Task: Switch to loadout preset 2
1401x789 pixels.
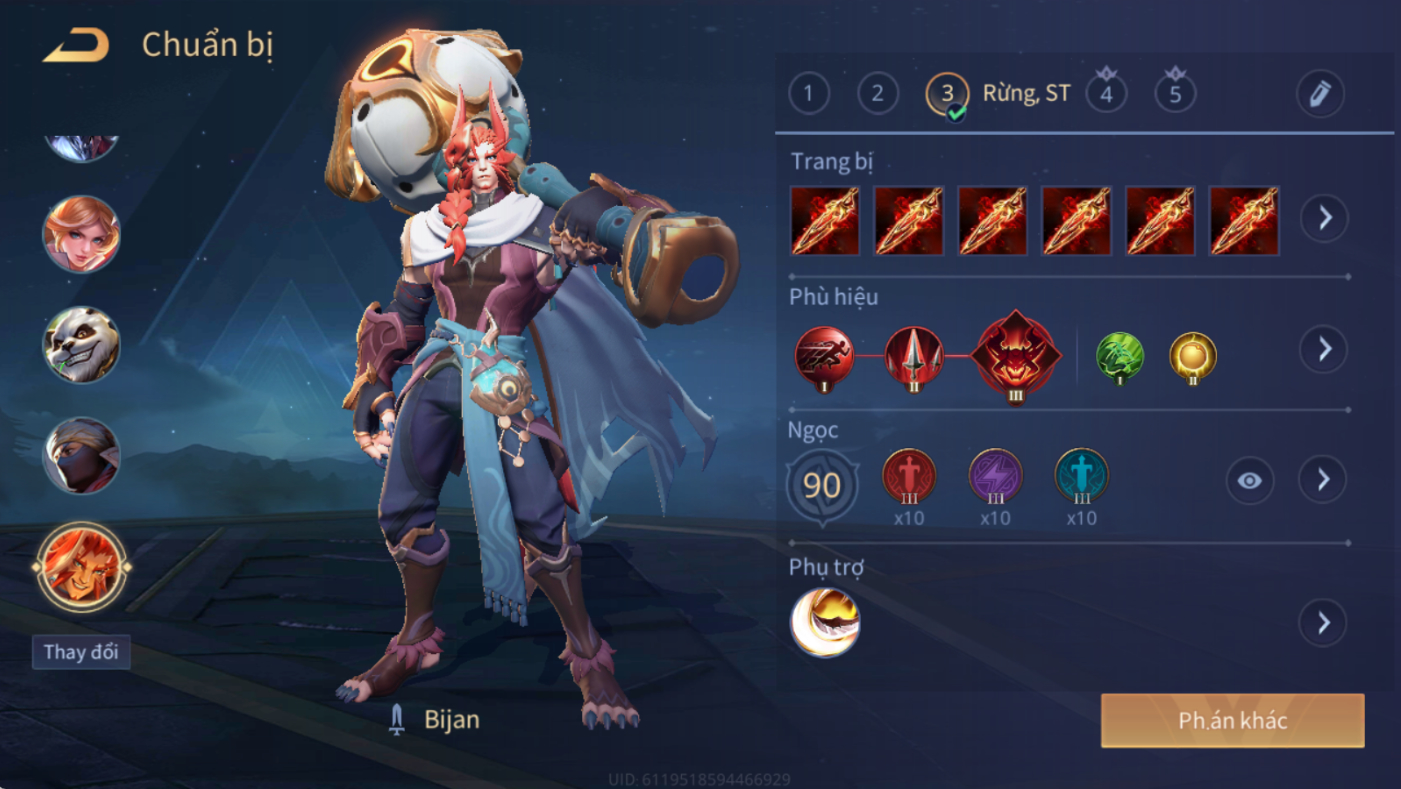Action: click(x=877, y=94)
